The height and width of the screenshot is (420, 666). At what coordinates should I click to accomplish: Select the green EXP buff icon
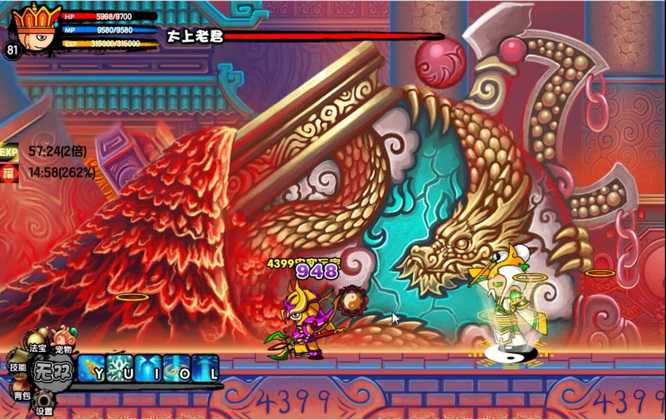click(9, 152)
